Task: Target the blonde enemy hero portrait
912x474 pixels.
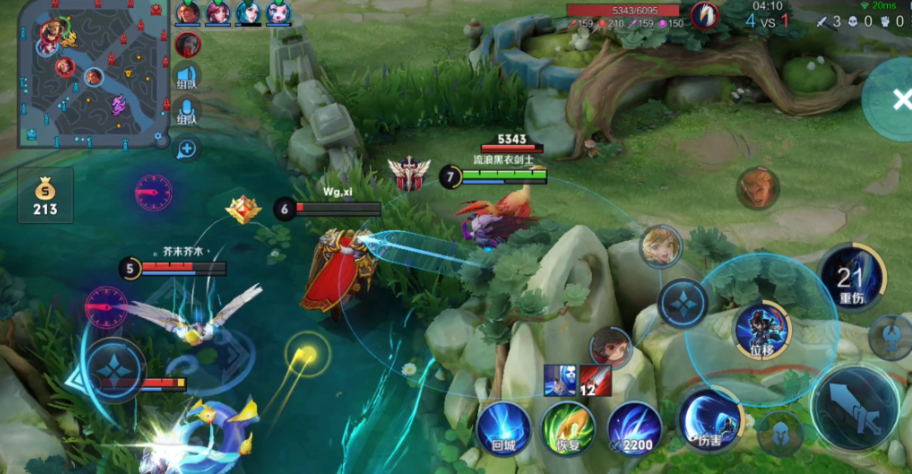Action: coord(660,246)
